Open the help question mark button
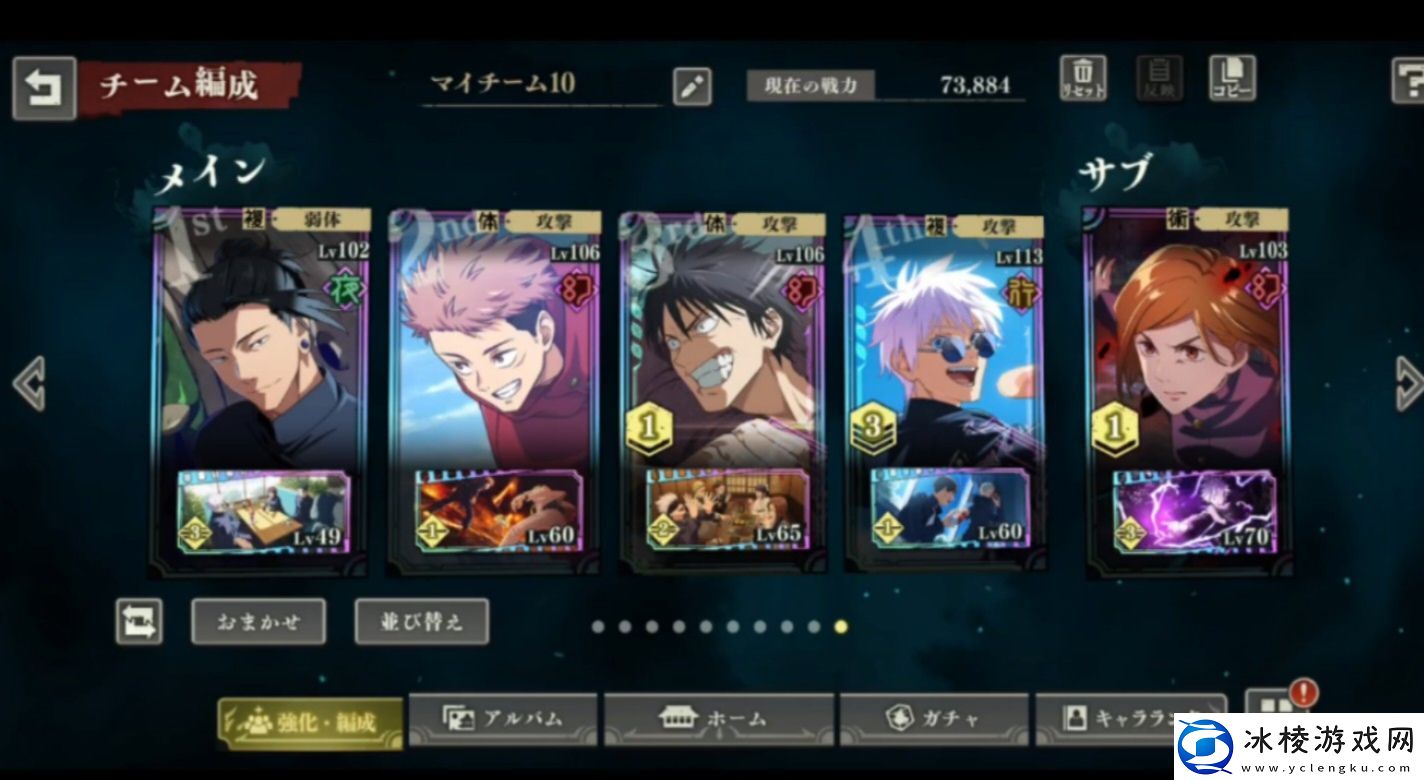1424x780 pixels. (x=1409, y=80)
